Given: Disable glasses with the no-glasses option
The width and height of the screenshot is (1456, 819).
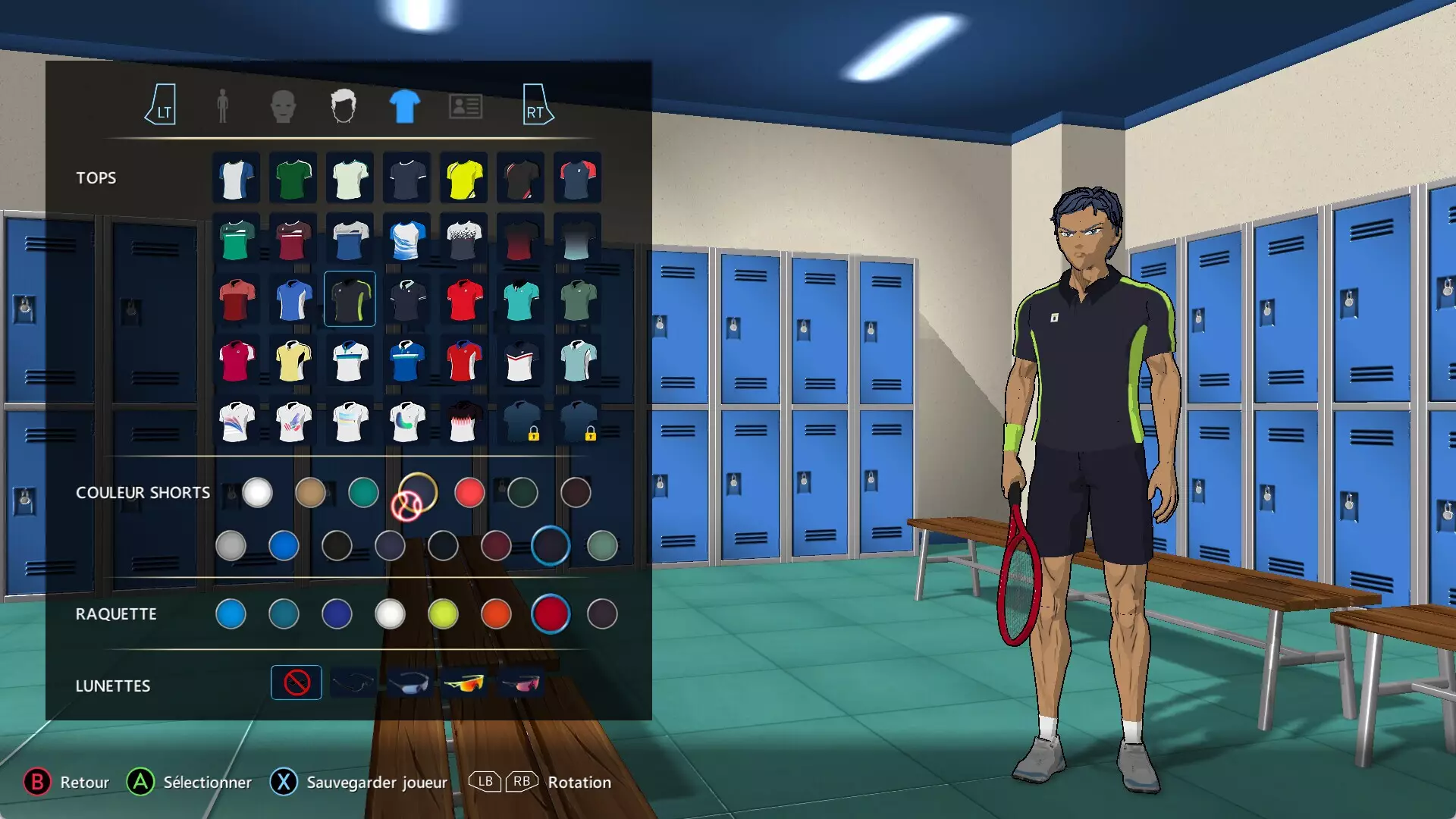Looking at the screenshot, I should tap(297, 682).
